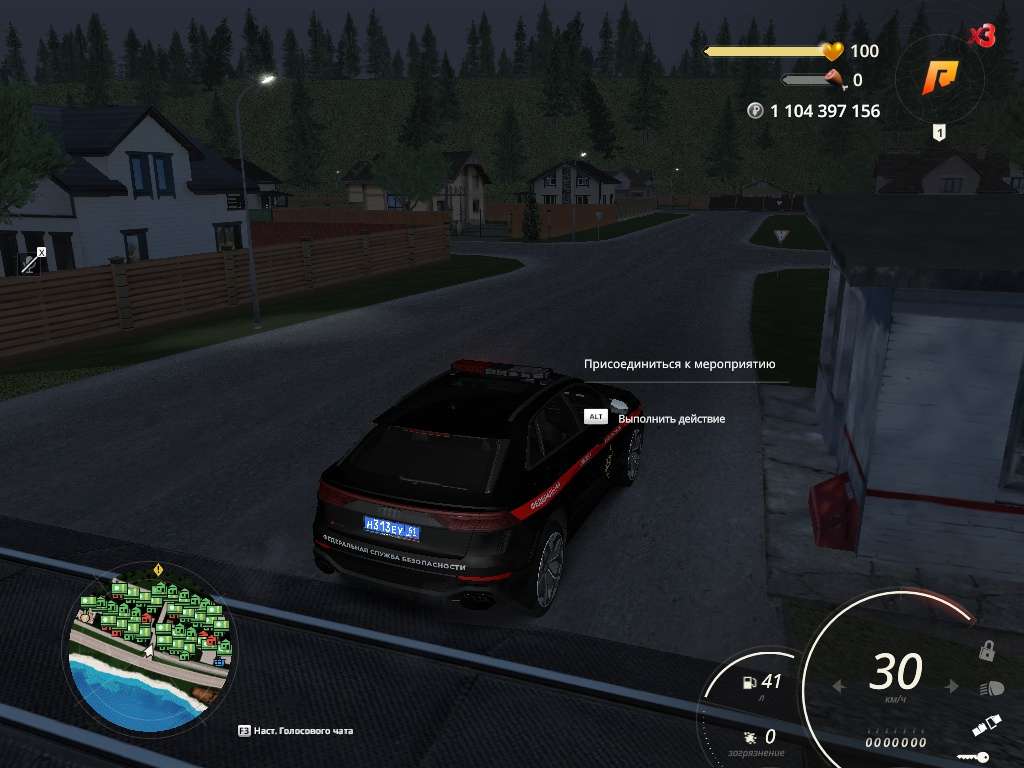
Task: Click the fuel pump gauge icon
Action: tap(747, 683)
